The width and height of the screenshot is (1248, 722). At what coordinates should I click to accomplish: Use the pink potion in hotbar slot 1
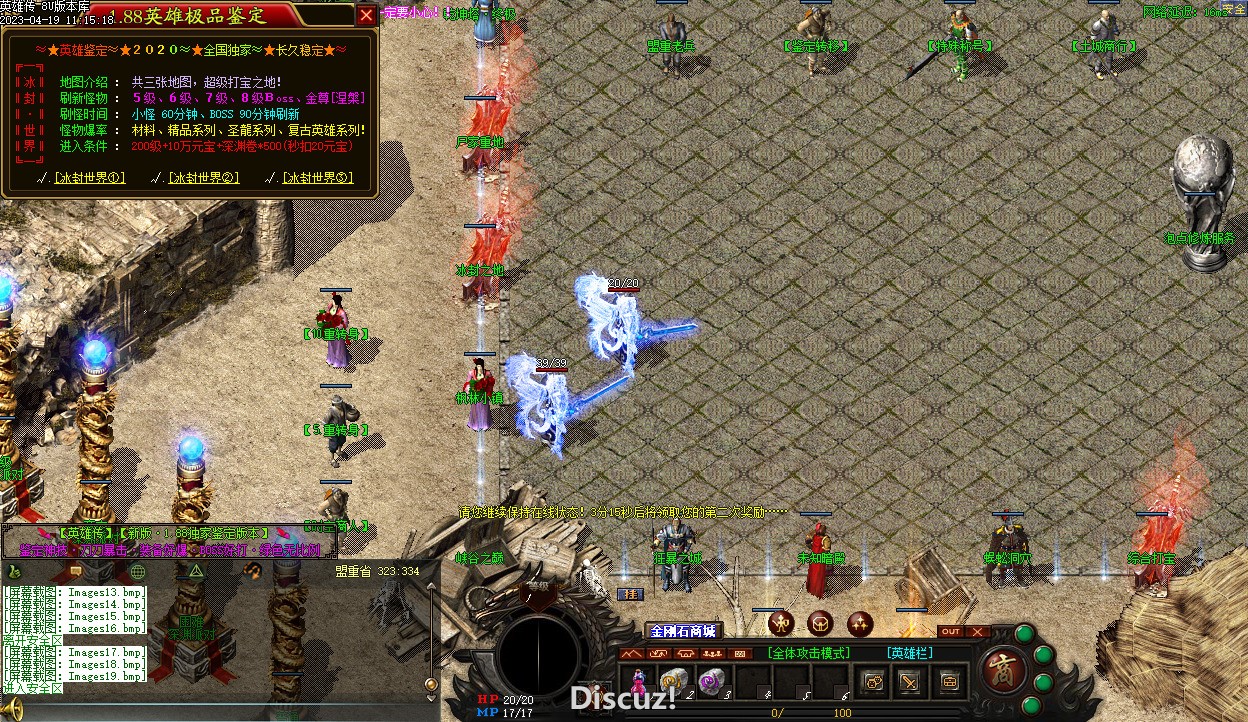coord(637,681)
